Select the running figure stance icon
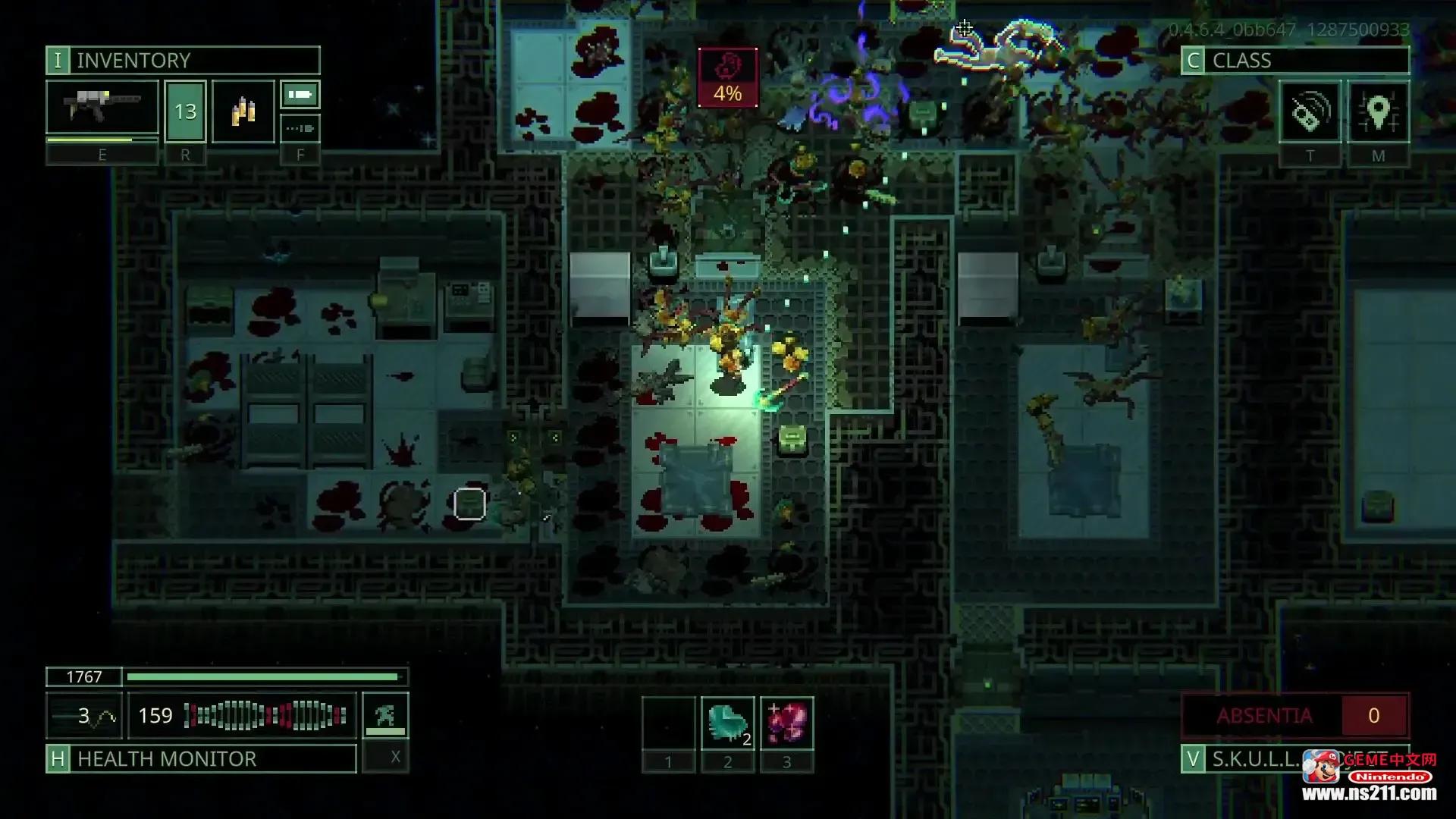Screen dimensions: 1456x819 point(385,714)
